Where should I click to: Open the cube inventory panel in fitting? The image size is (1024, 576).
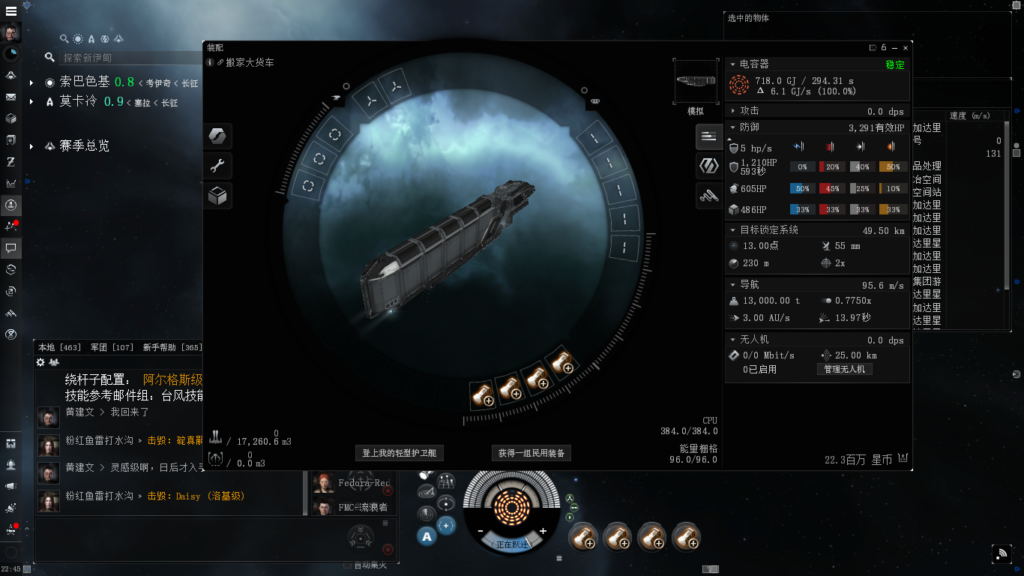(x=218, y=196)
